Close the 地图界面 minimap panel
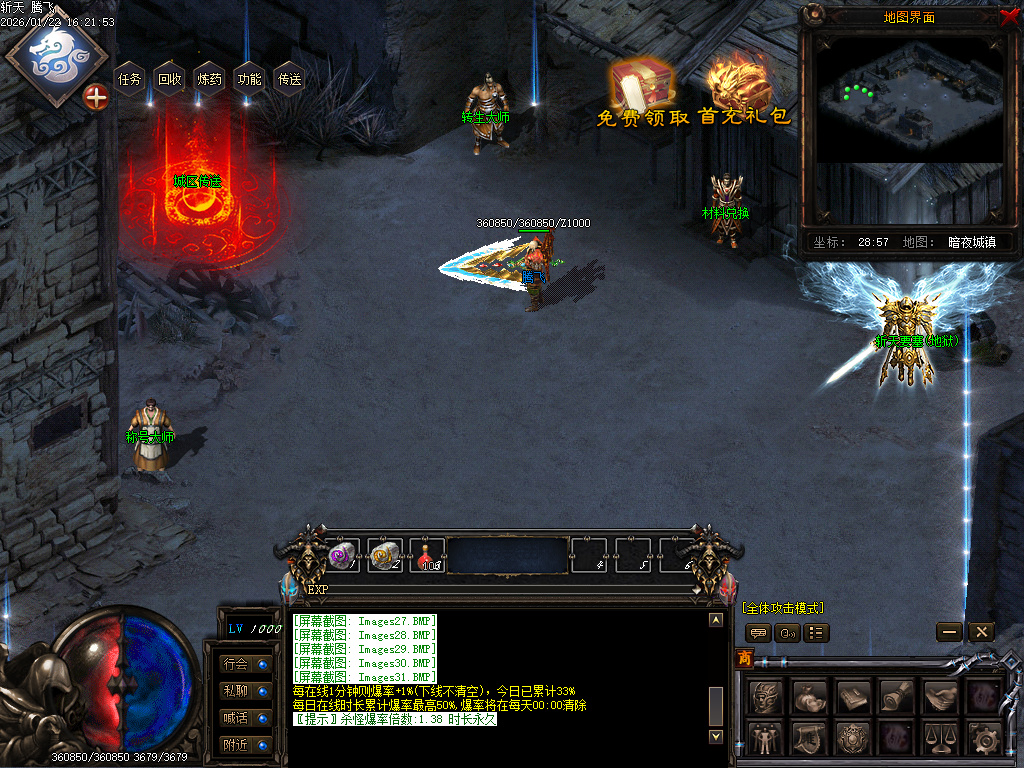The width and height of the screenshot is (1024, 768). click(1009, 16)
